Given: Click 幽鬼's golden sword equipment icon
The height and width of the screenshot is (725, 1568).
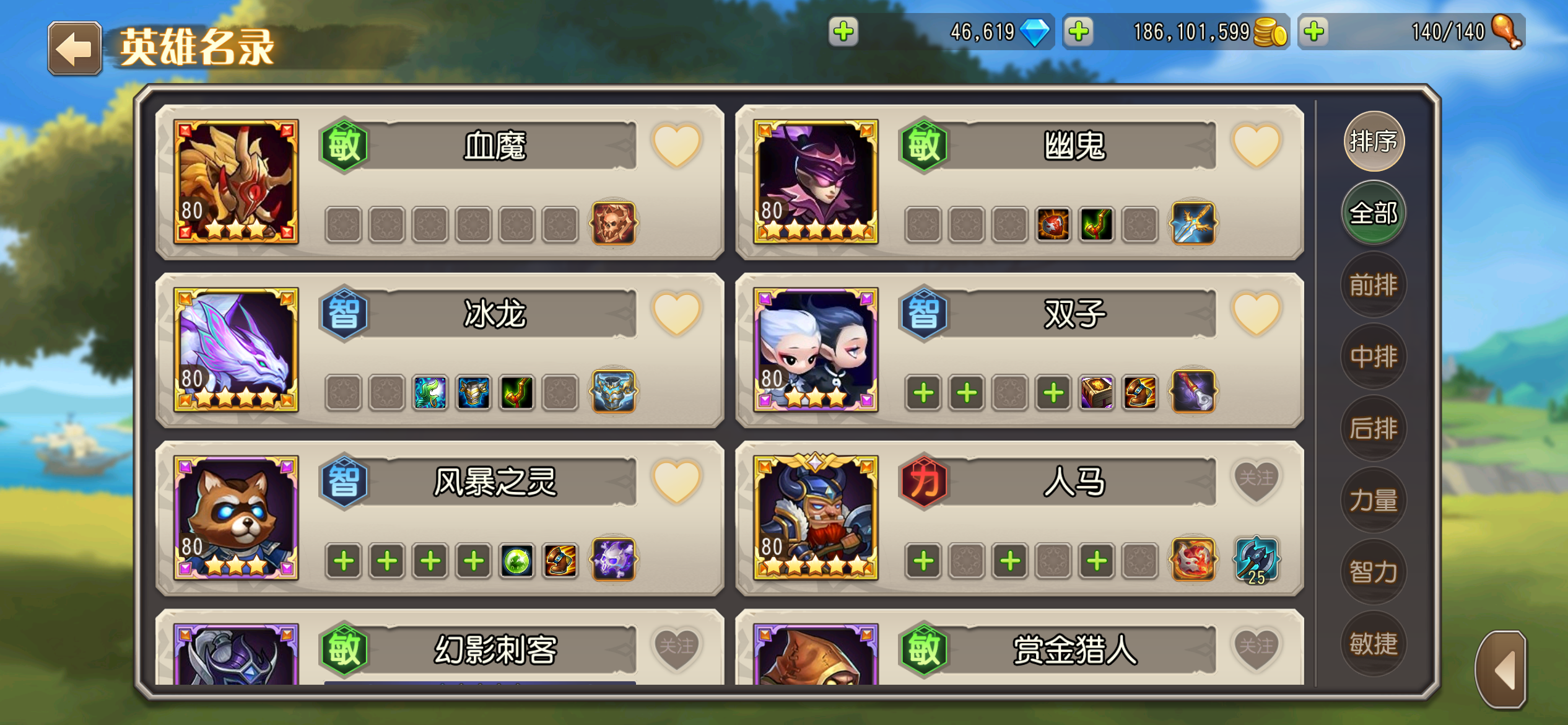Looking at the screenshot, I should pos(1192,224).
